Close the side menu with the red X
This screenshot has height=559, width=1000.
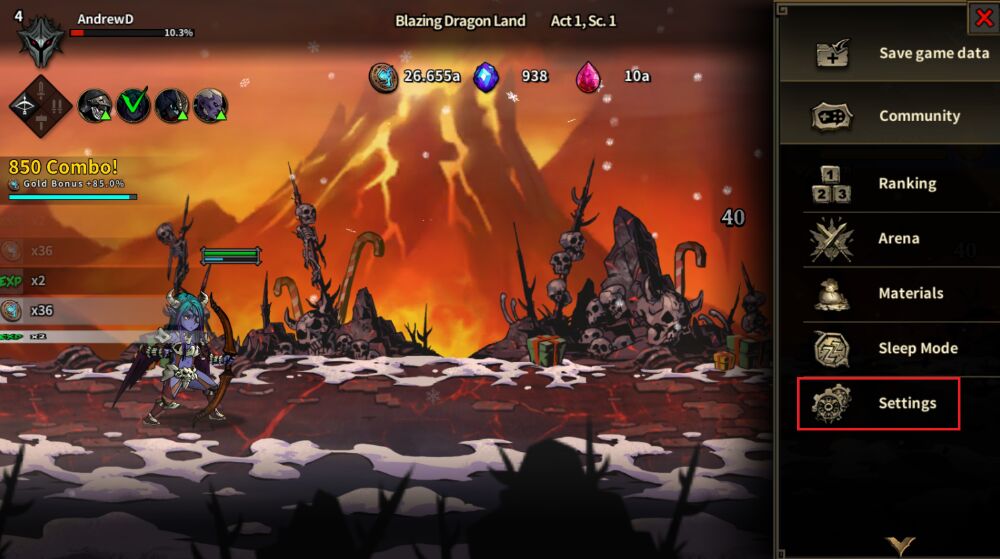tap(983, 17)
